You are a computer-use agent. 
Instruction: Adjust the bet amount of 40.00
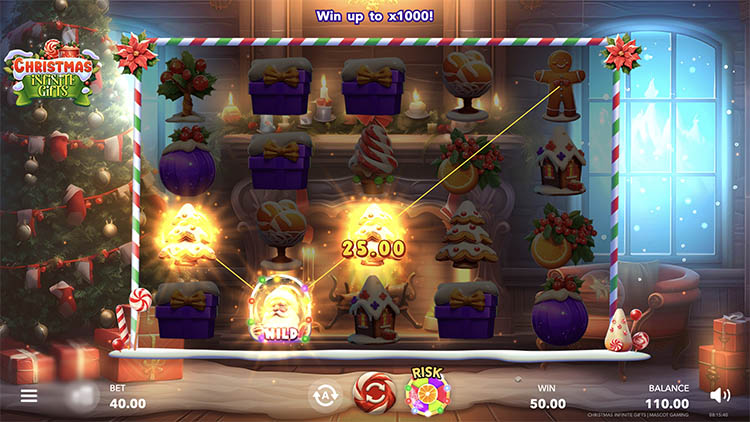click(x=127, y=403)
